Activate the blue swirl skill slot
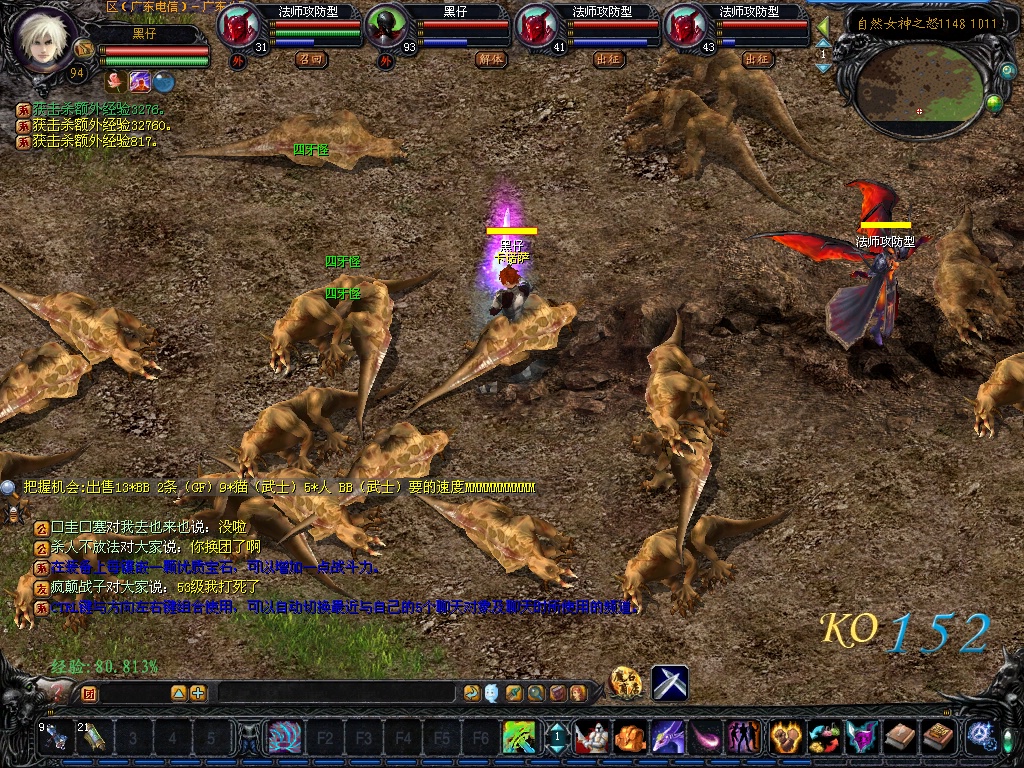 coord(285,737)
